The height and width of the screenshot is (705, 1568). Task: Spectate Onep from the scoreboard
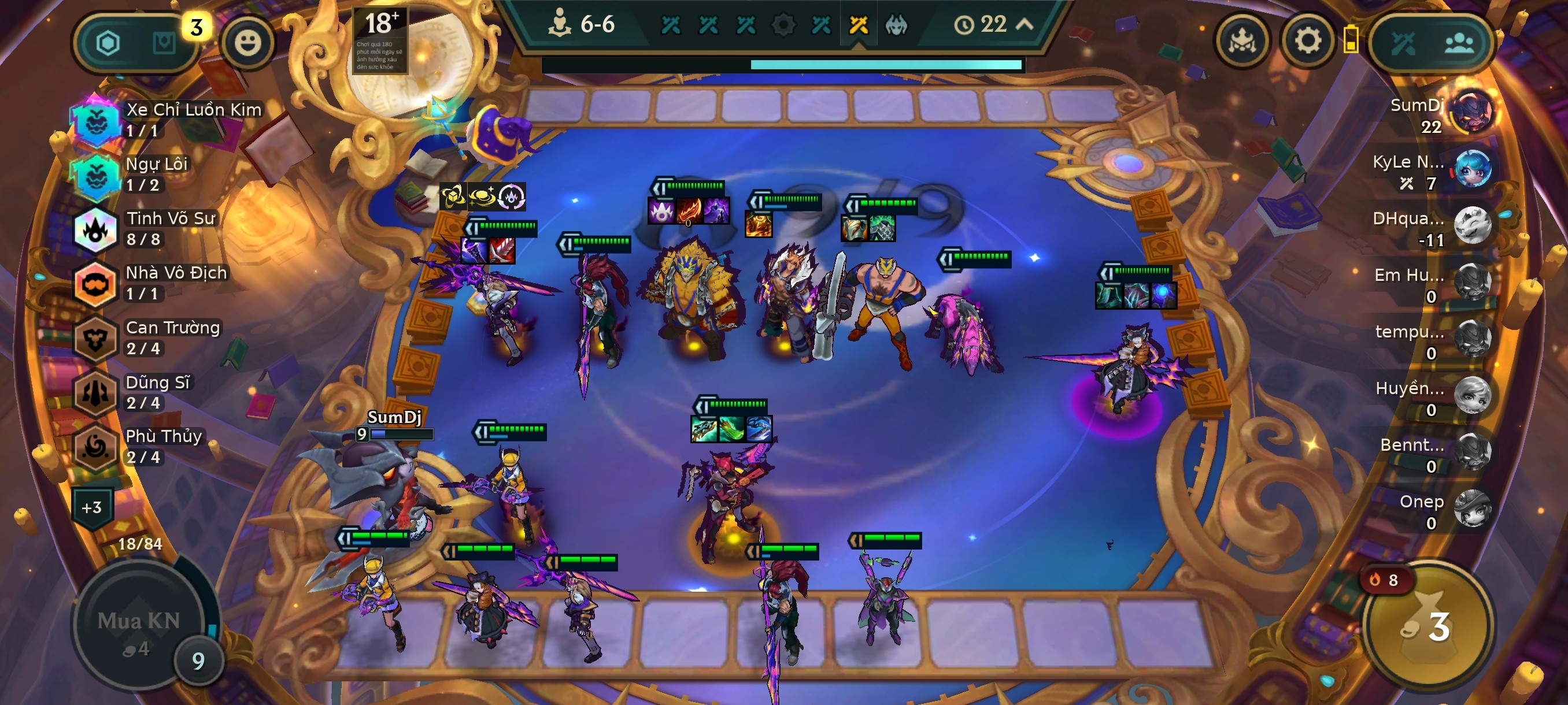point(1473,509)
